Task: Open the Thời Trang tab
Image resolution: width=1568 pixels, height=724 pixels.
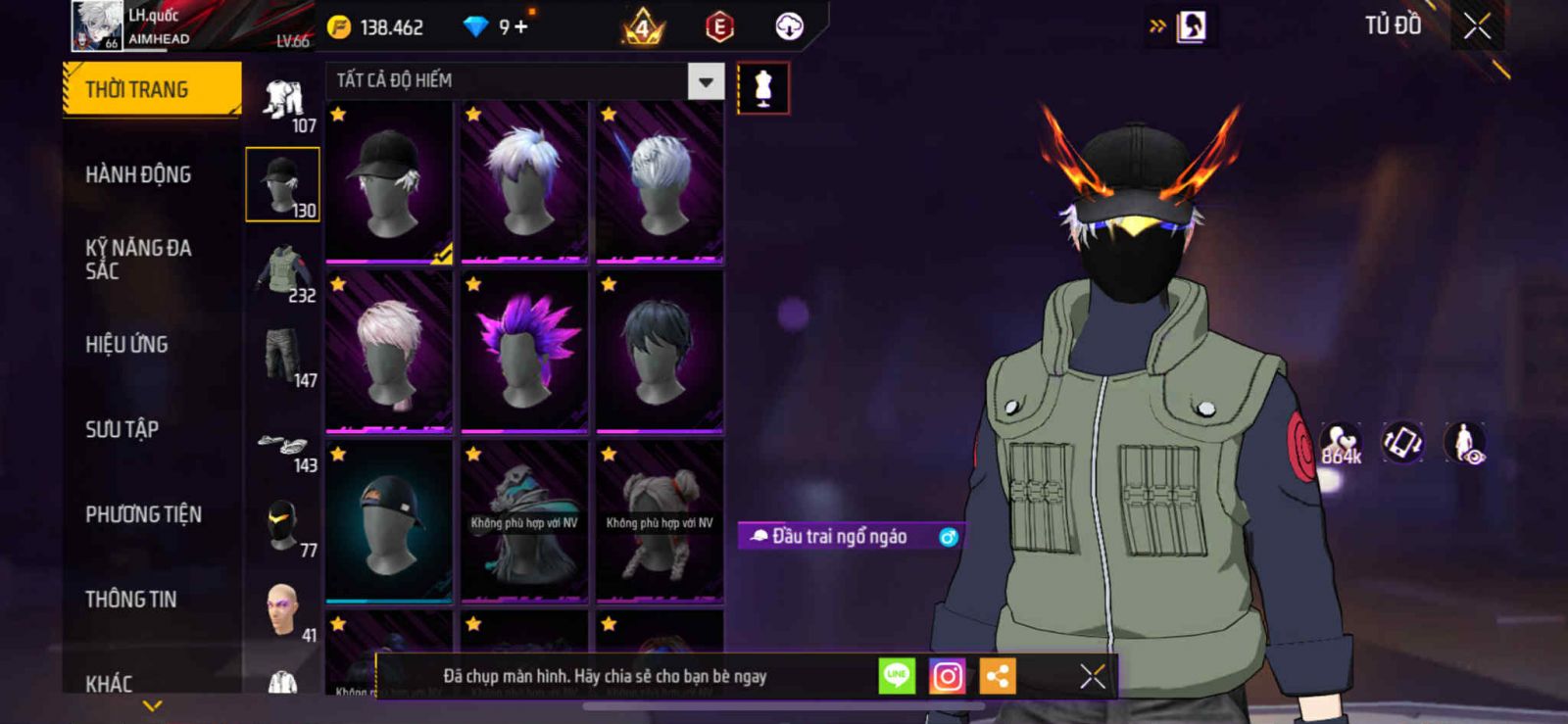Action: click(x=151, y=90)
